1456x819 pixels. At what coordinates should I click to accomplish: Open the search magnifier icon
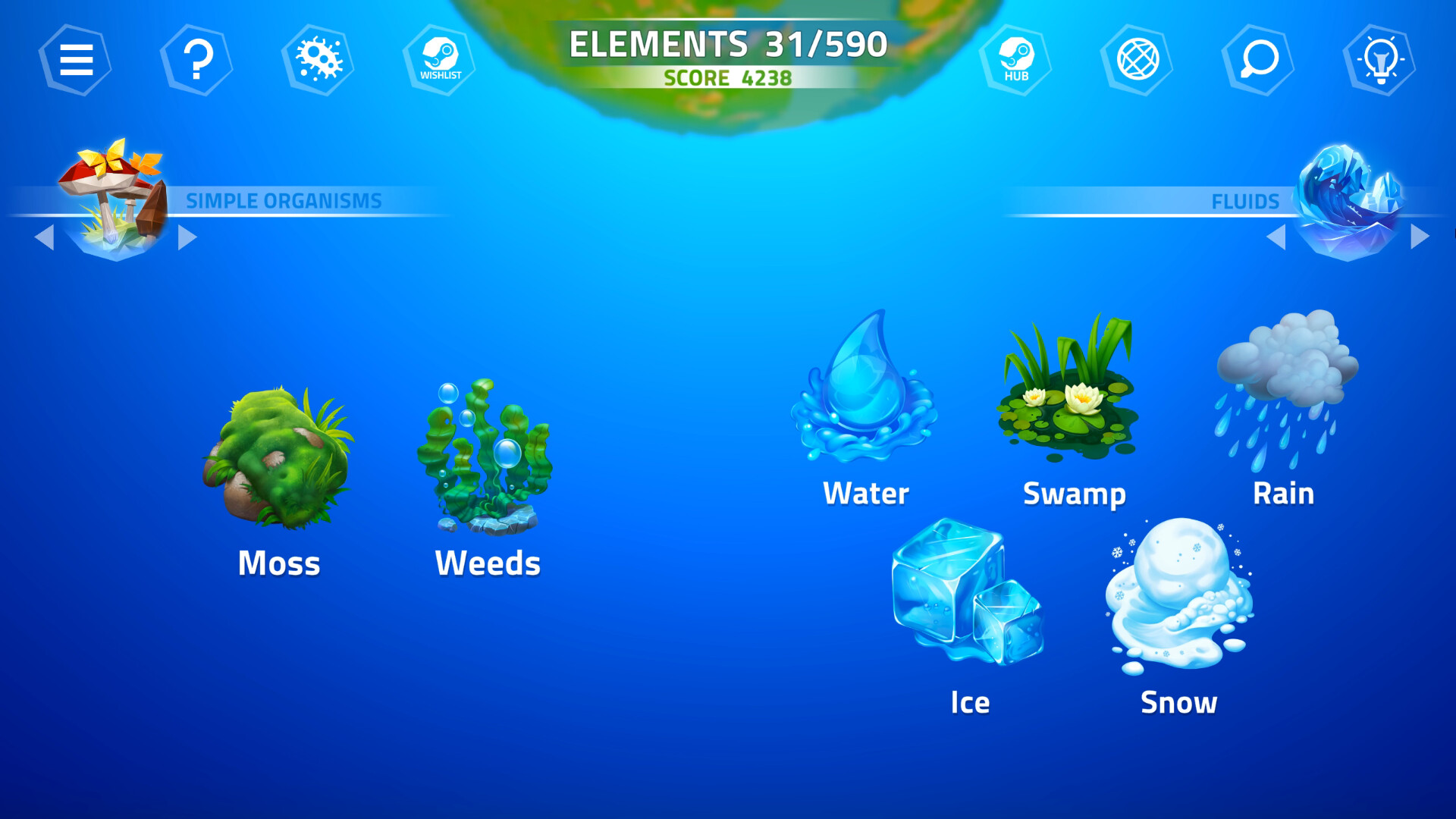pos(1258,58)
